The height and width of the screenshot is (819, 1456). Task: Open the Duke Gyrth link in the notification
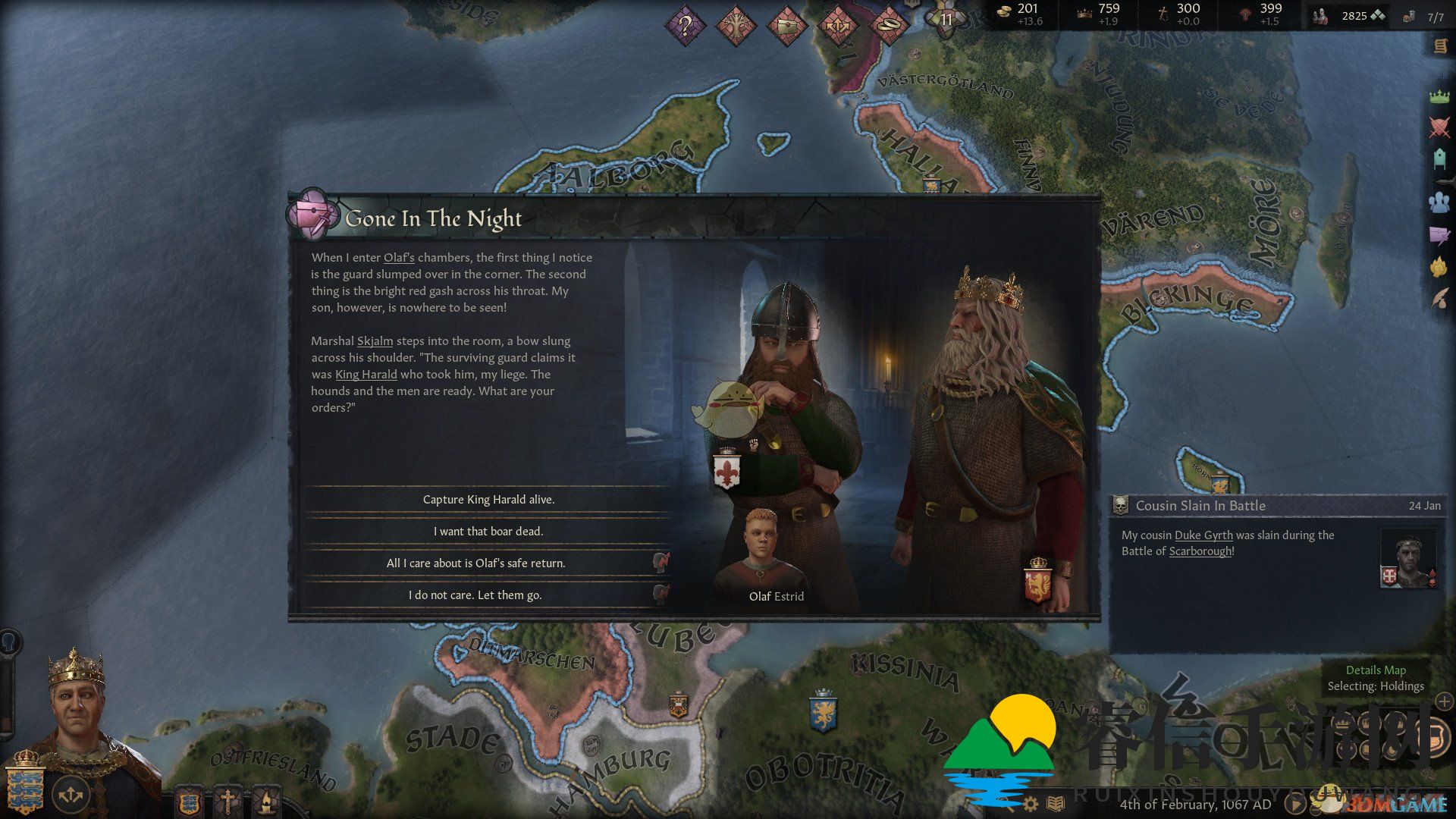click(1203, 535)
